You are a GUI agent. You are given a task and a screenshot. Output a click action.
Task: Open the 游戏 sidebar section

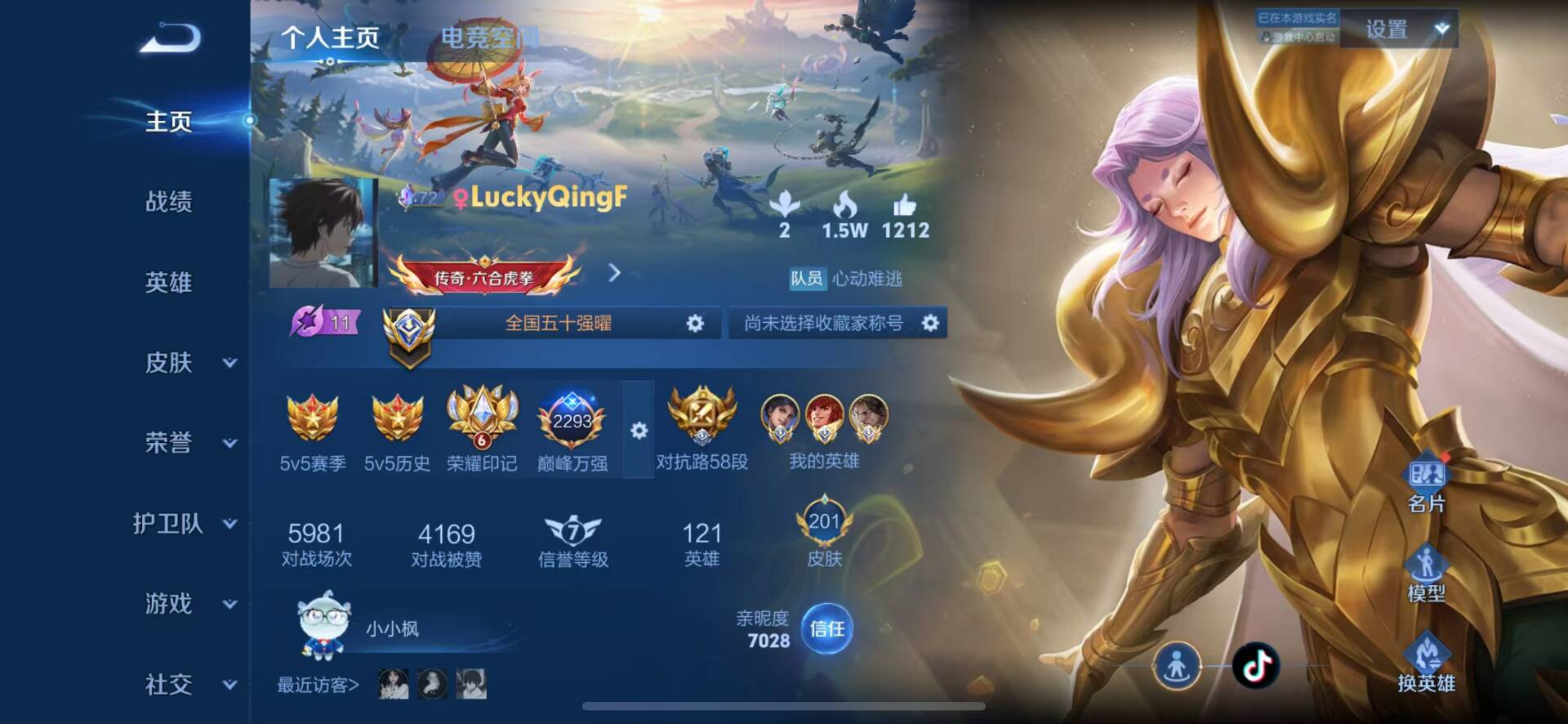189,604
